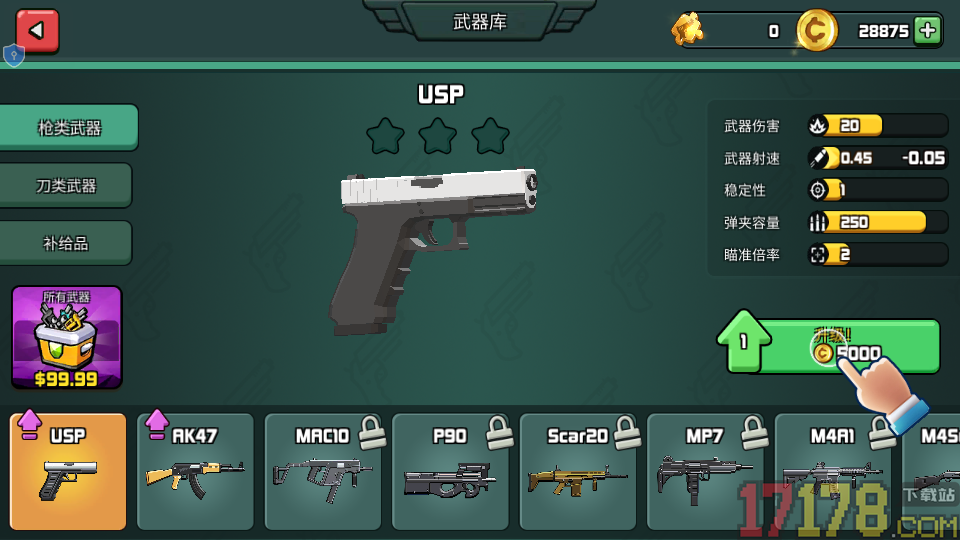Switch to the 枪类武器 category tab
960x540 pixels.
click(x=69, y=128)
